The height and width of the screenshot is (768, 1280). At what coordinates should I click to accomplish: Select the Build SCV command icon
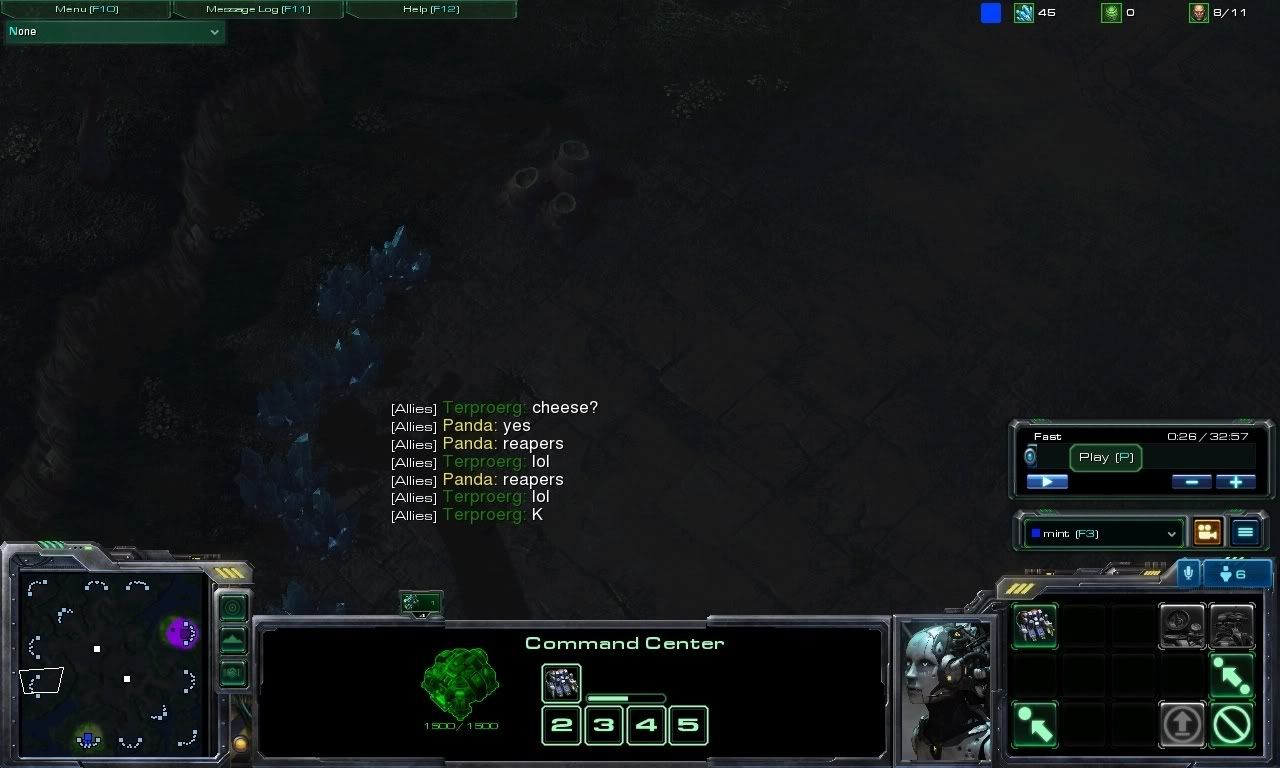(1034, 626)
